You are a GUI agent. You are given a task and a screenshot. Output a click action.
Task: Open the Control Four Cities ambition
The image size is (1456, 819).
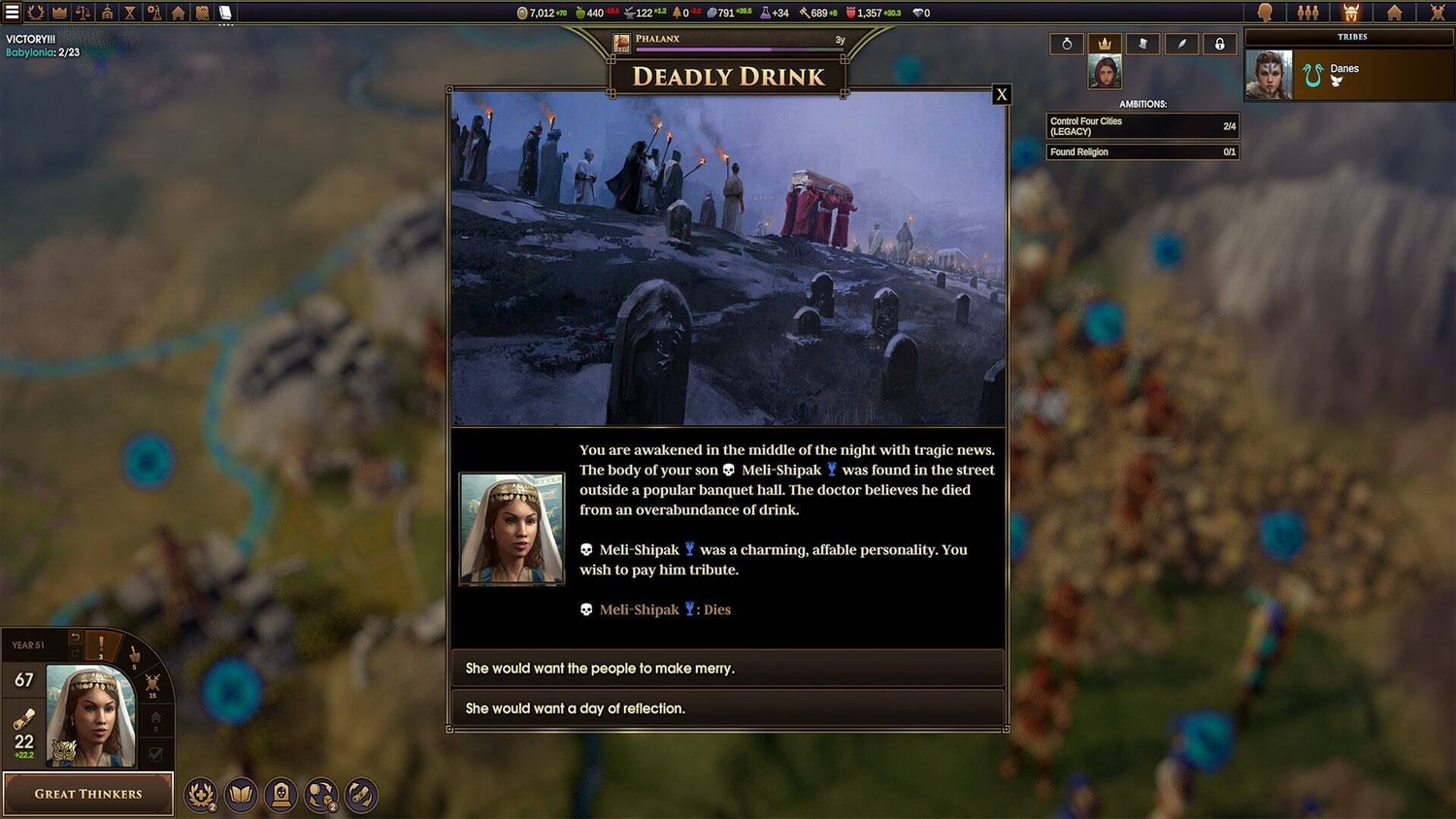click(1142, 126)
